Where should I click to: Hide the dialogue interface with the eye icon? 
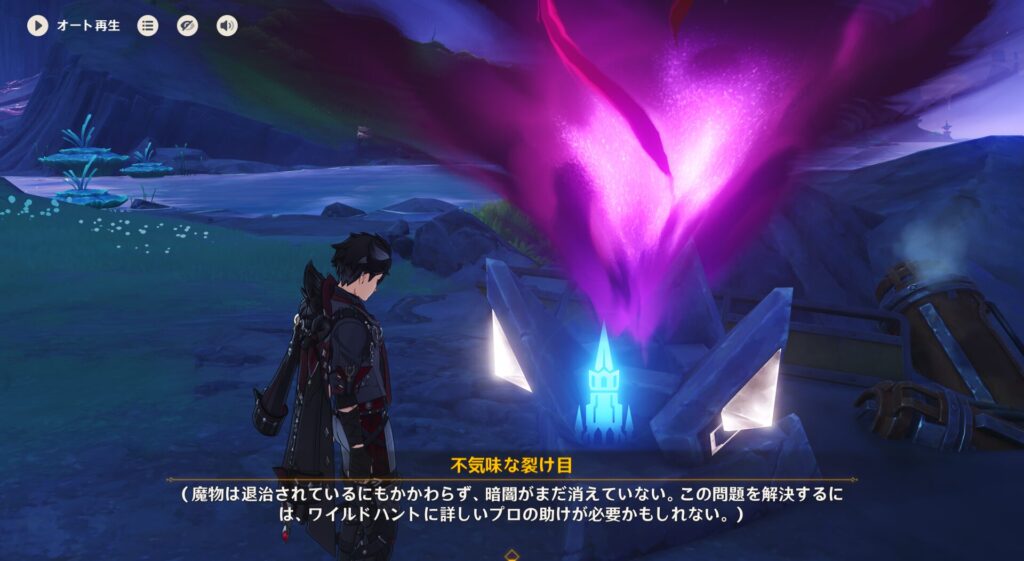(x=187, y=26)
